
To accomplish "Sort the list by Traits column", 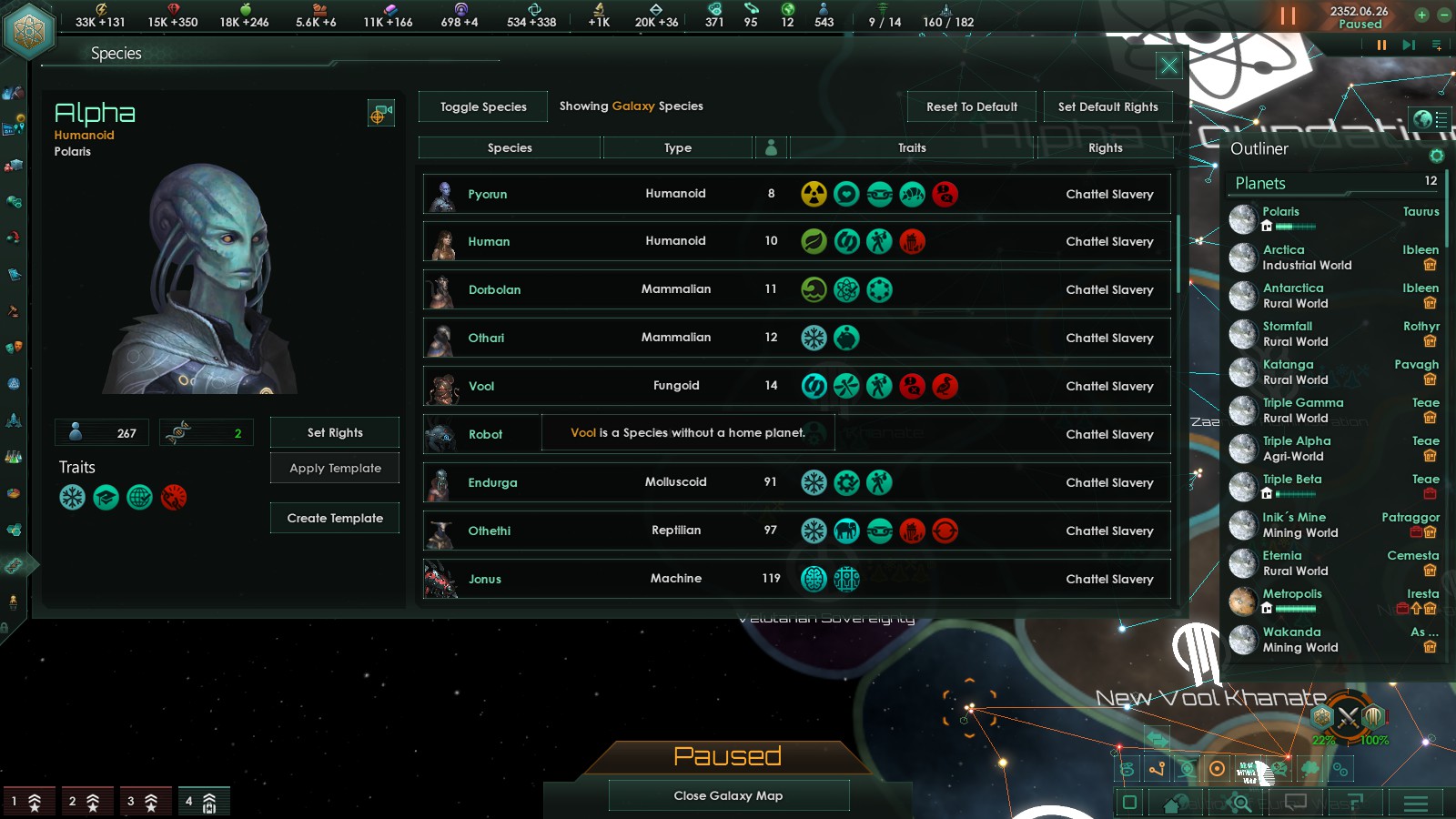I will [912, 147].
